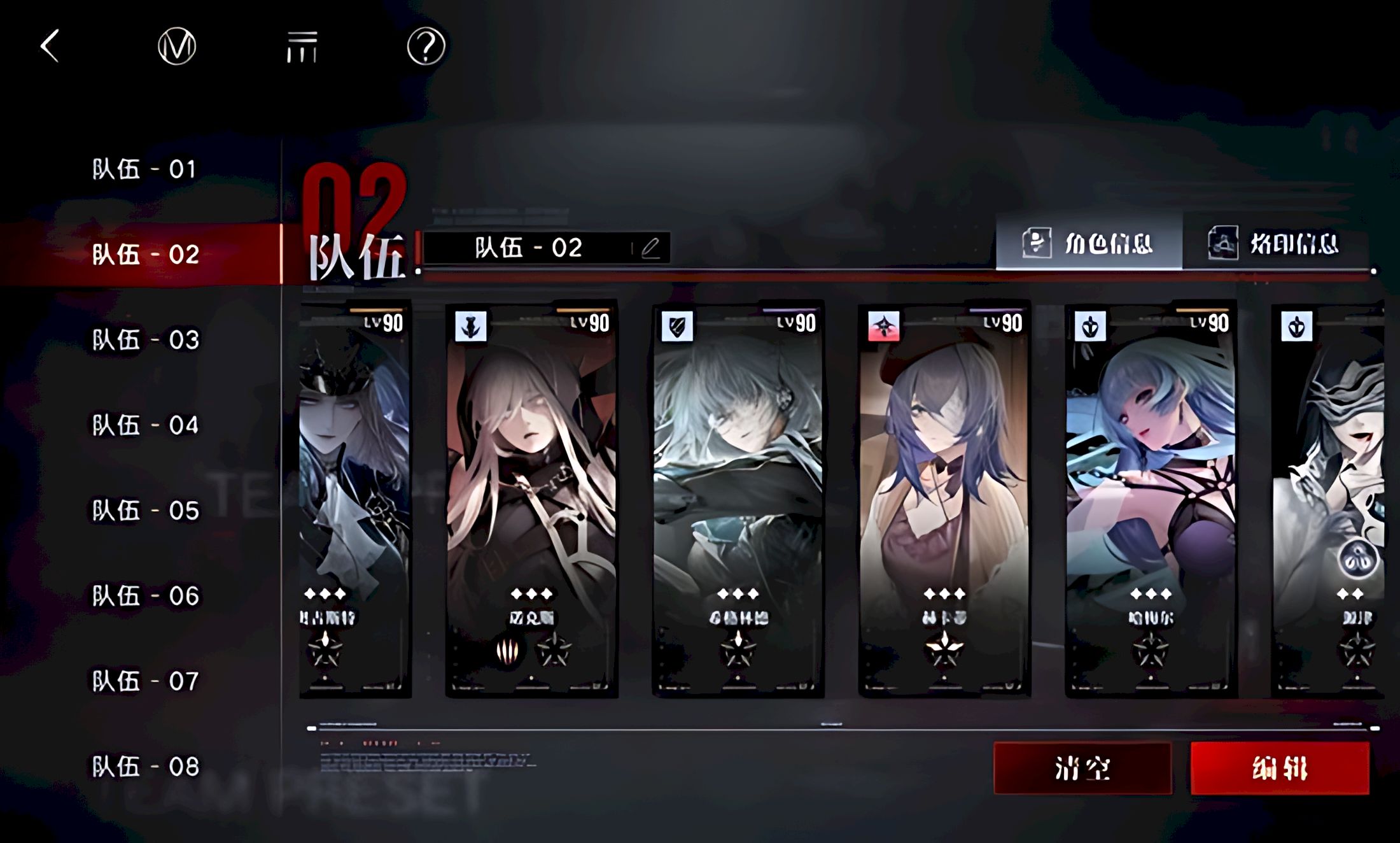Open the circled M logo menu
1400x843 pixels.
click(176, 46)
